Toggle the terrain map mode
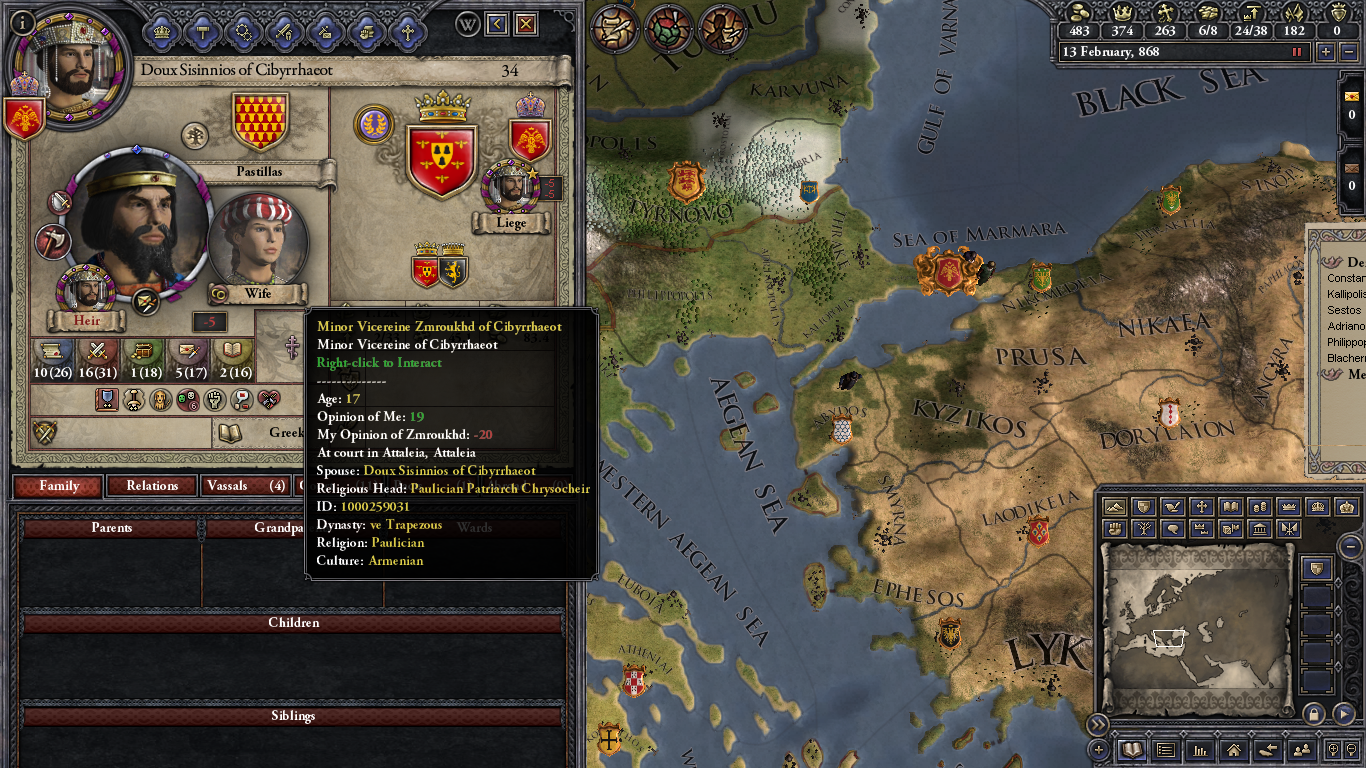The image size is (1366, 768). coord(1113,507)
